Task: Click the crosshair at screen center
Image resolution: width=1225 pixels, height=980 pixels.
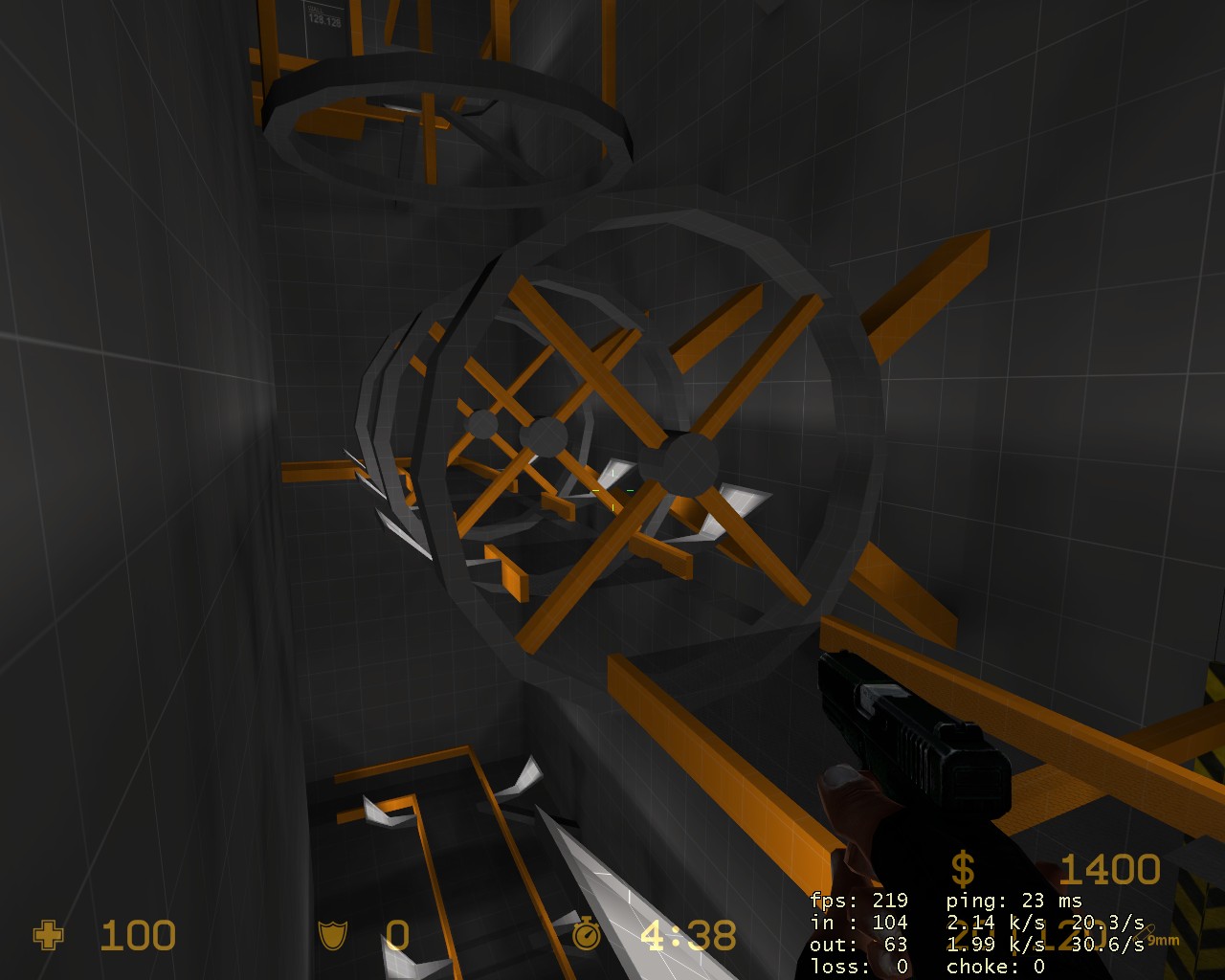Action: click(612, 490)
